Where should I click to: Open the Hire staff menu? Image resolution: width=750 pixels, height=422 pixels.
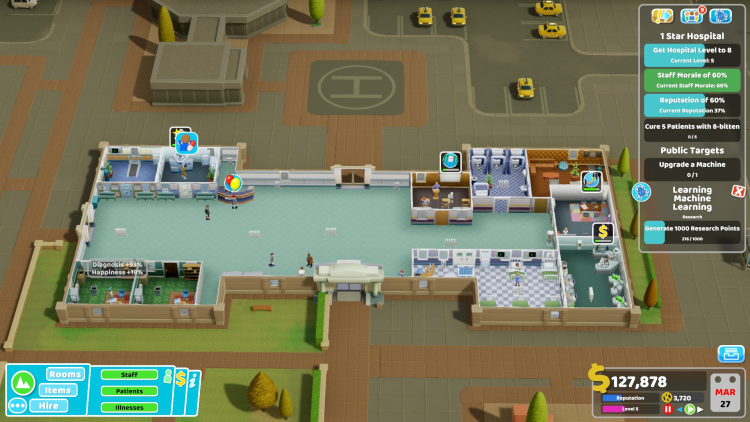(x=48, y=406)
